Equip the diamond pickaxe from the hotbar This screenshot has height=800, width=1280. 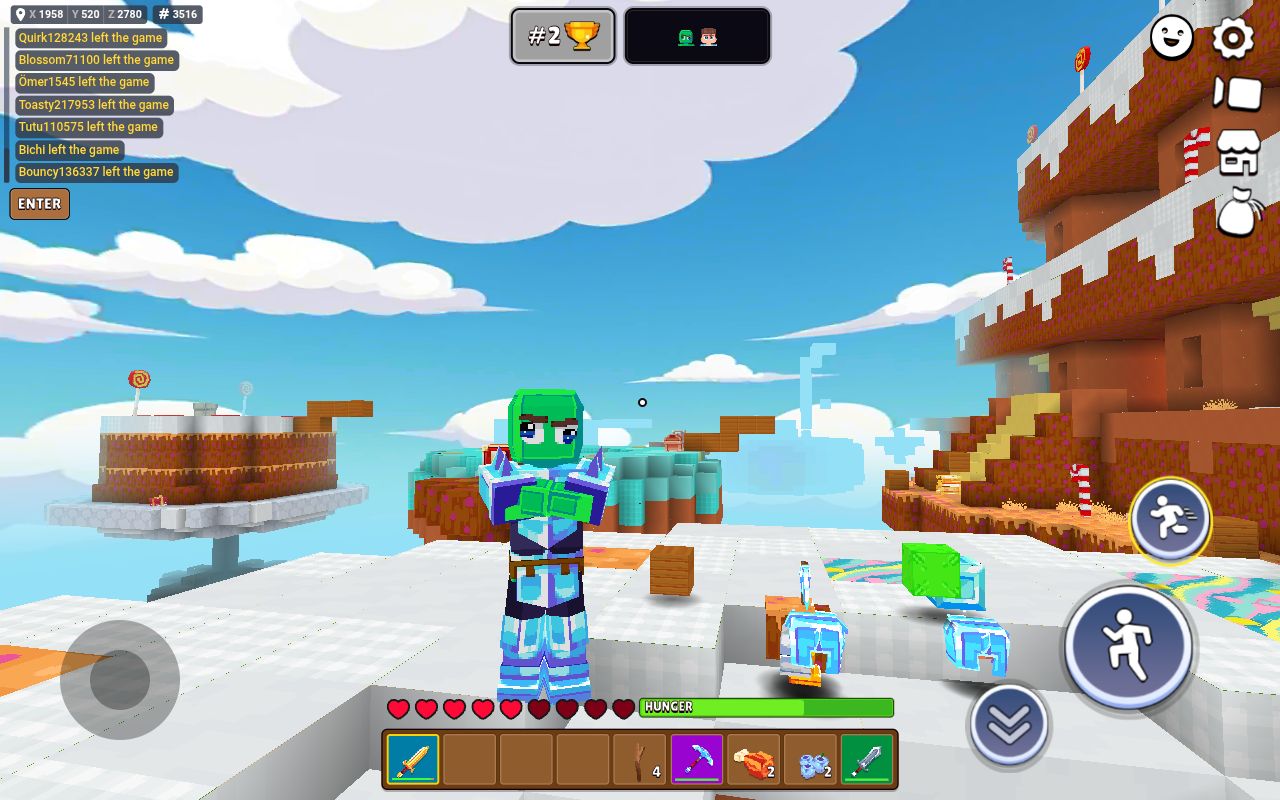(x=697, y=760)
